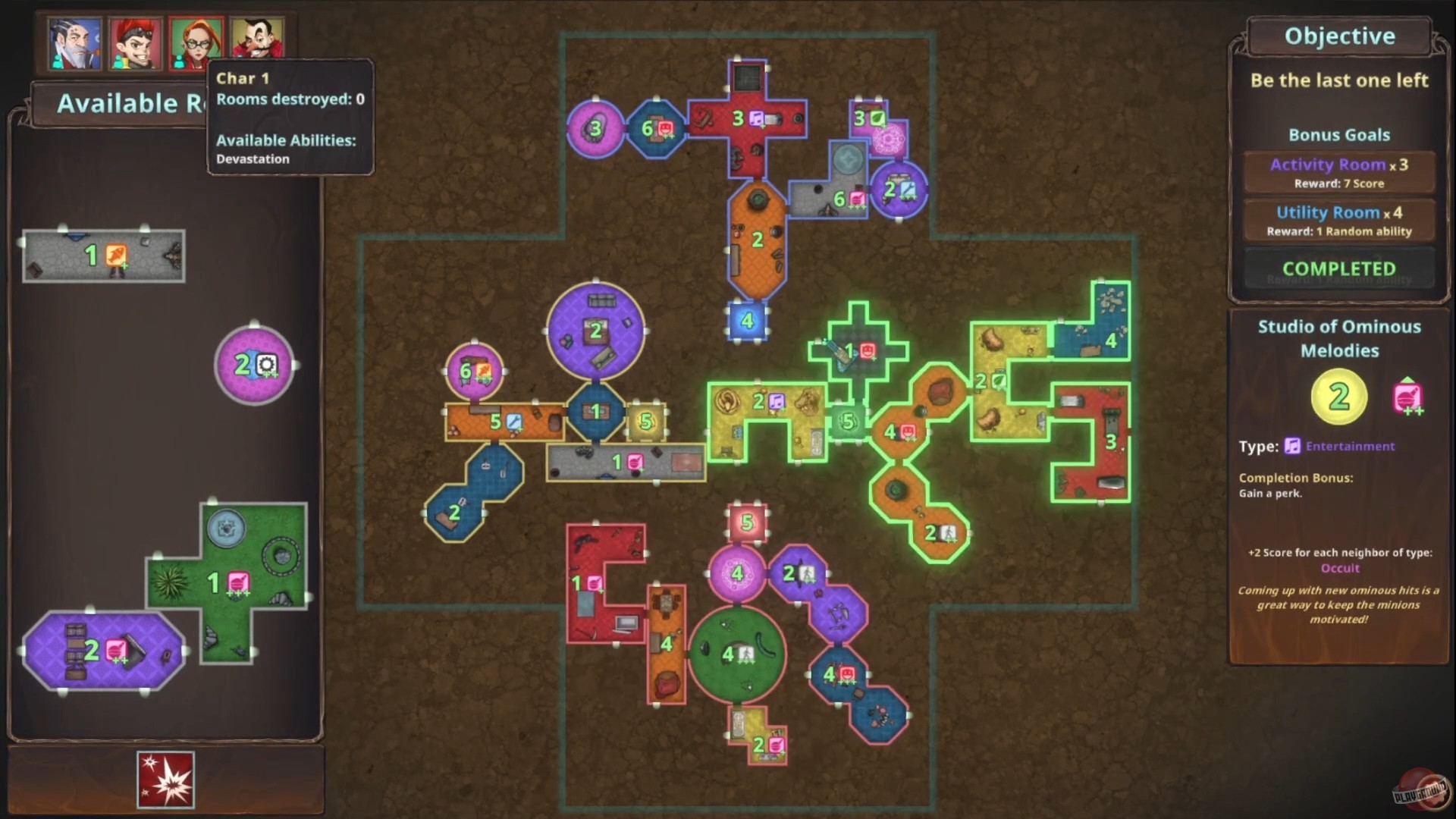Screen dimensions: 1456x819
Task: Click the Occult neighbor type link
Action: (x=1339, y=568)
